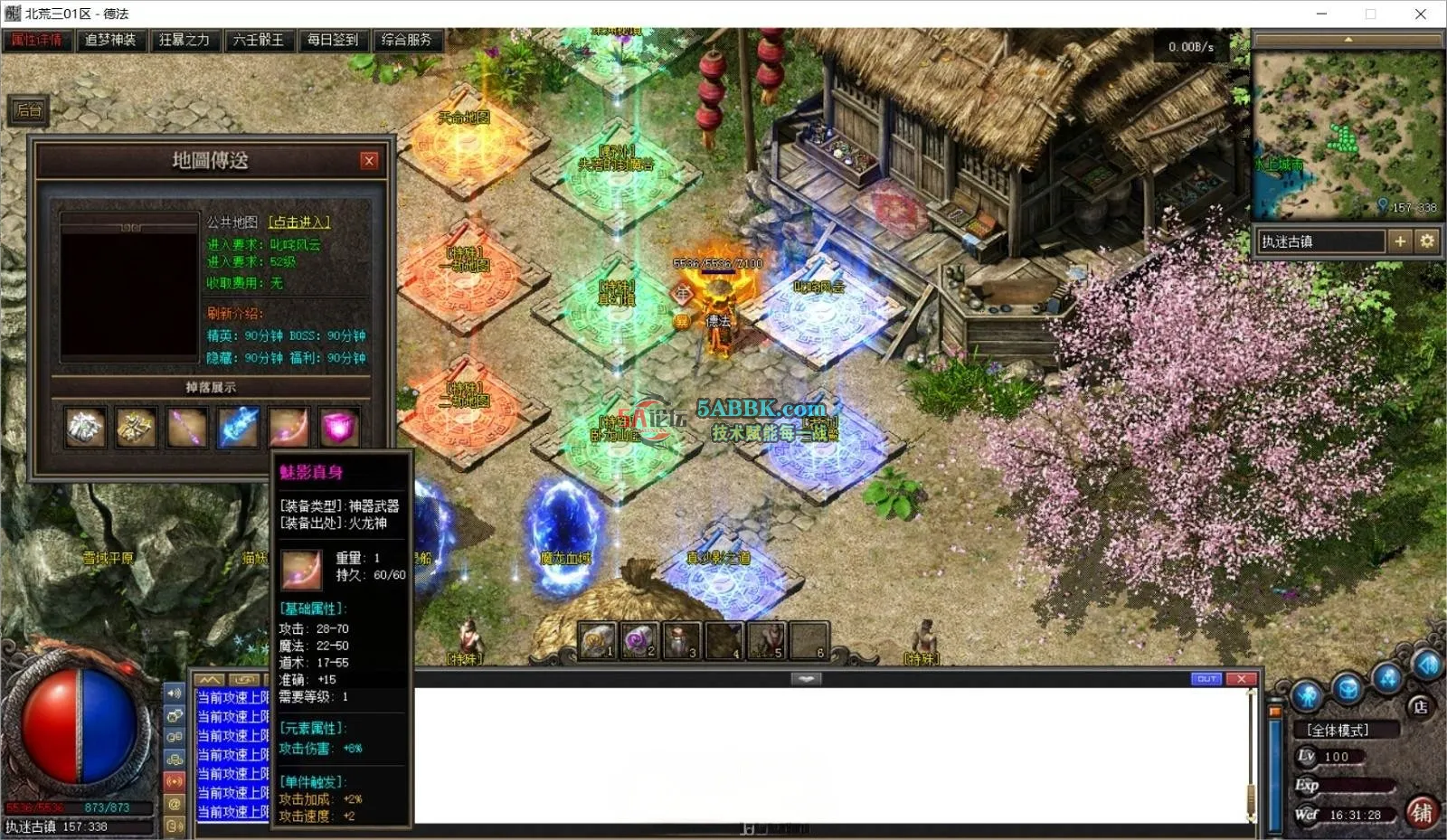Select the red diamond-shaped weapon drop icon
The image size is (1447, 840).
pyautogui.click(x=289, y=427)
